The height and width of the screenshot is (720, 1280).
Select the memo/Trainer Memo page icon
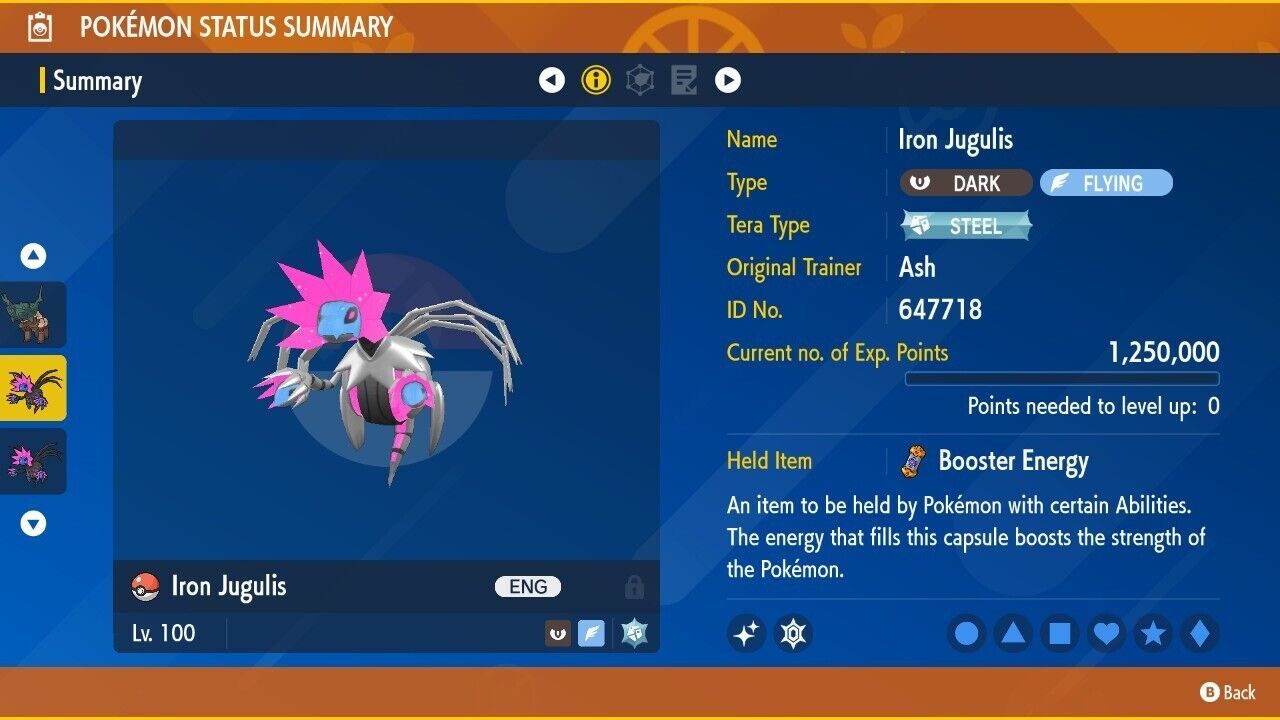click(683, 79)
